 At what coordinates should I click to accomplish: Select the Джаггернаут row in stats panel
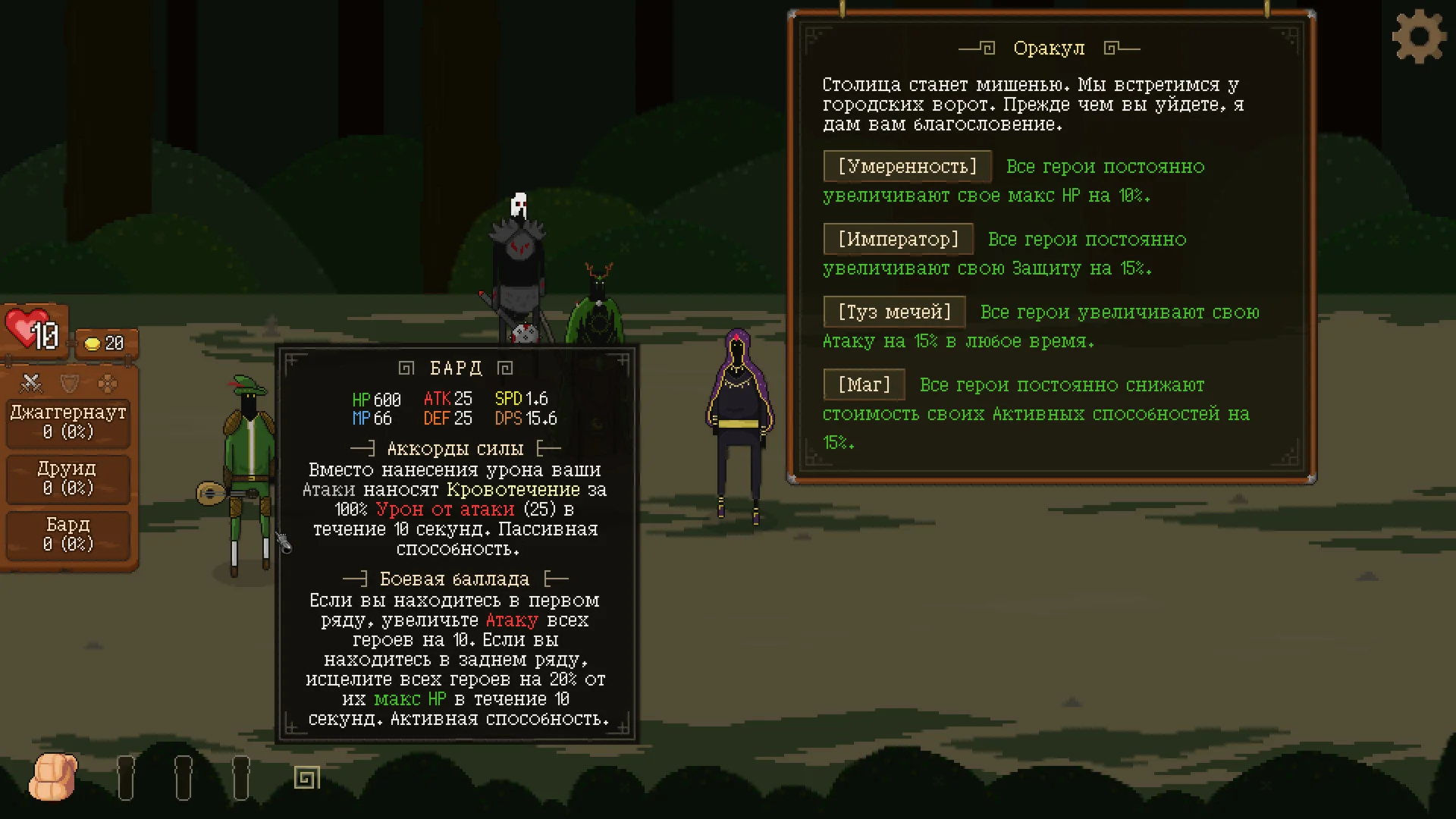[x=68, y=422]
